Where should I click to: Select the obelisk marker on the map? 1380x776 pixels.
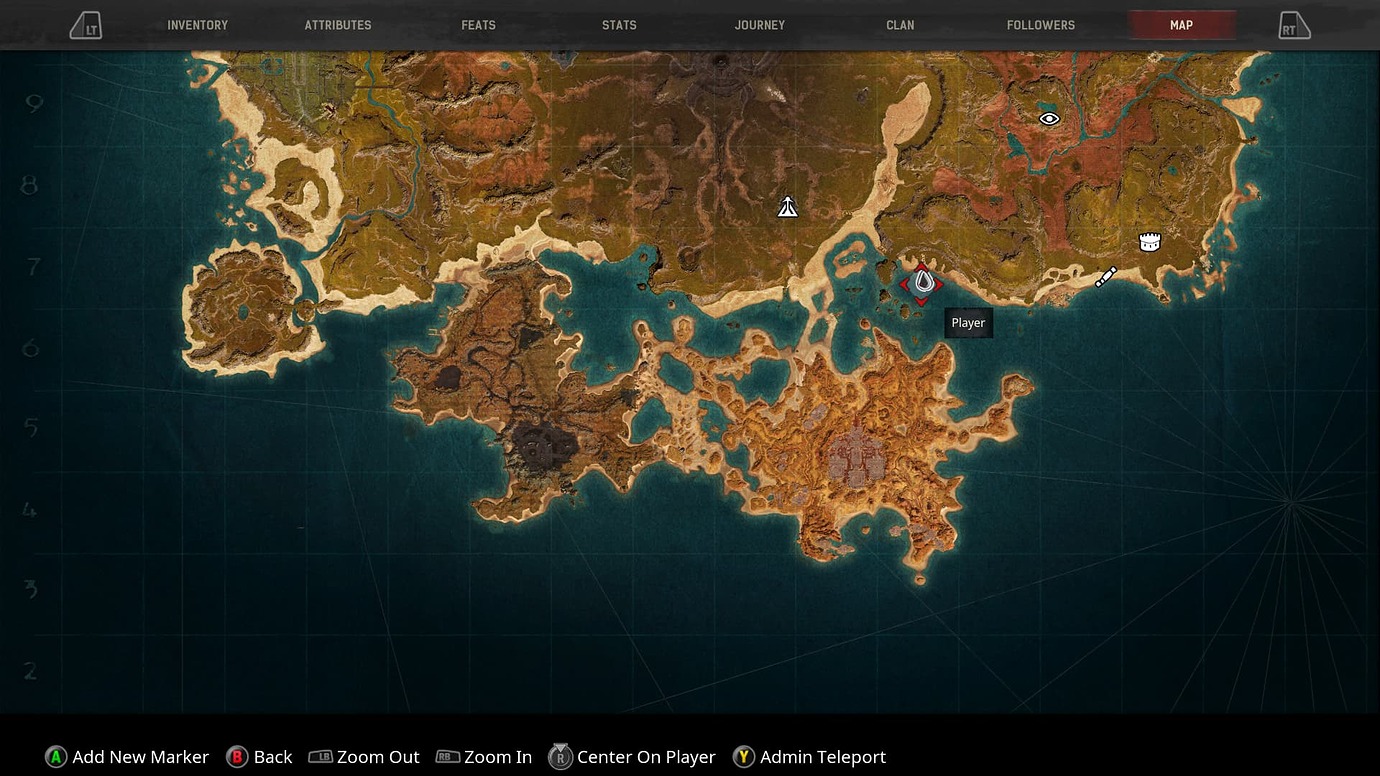pyautogui.click(x=787, y=206)
